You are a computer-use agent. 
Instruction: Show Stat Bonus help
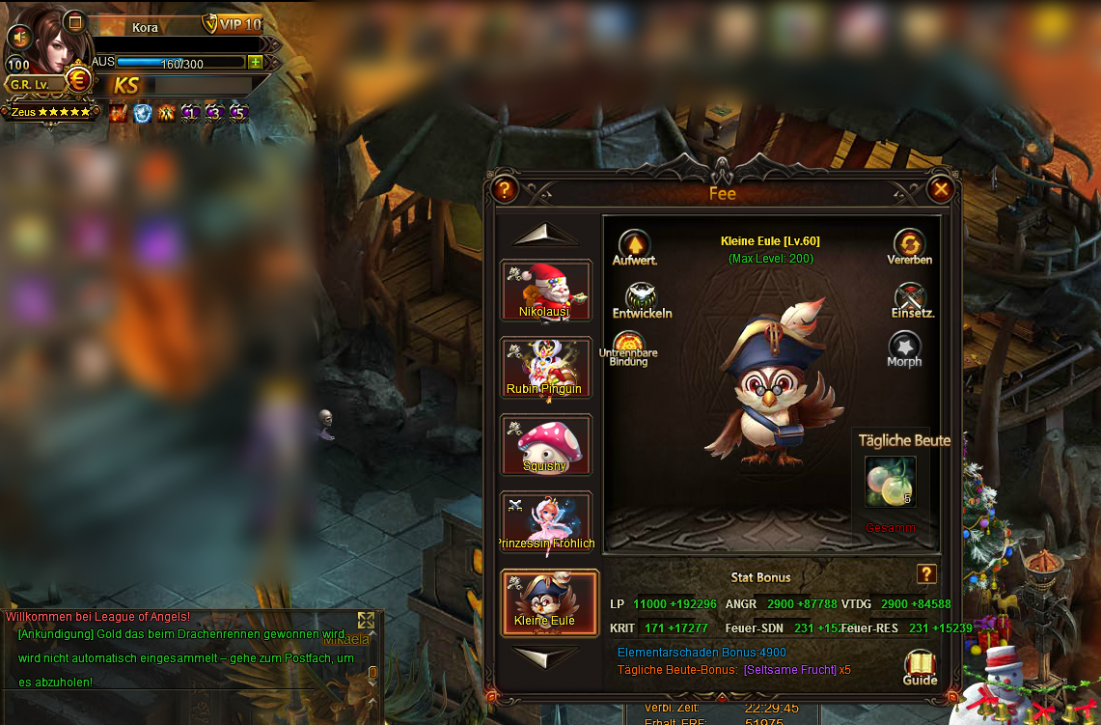coord(926,574)
